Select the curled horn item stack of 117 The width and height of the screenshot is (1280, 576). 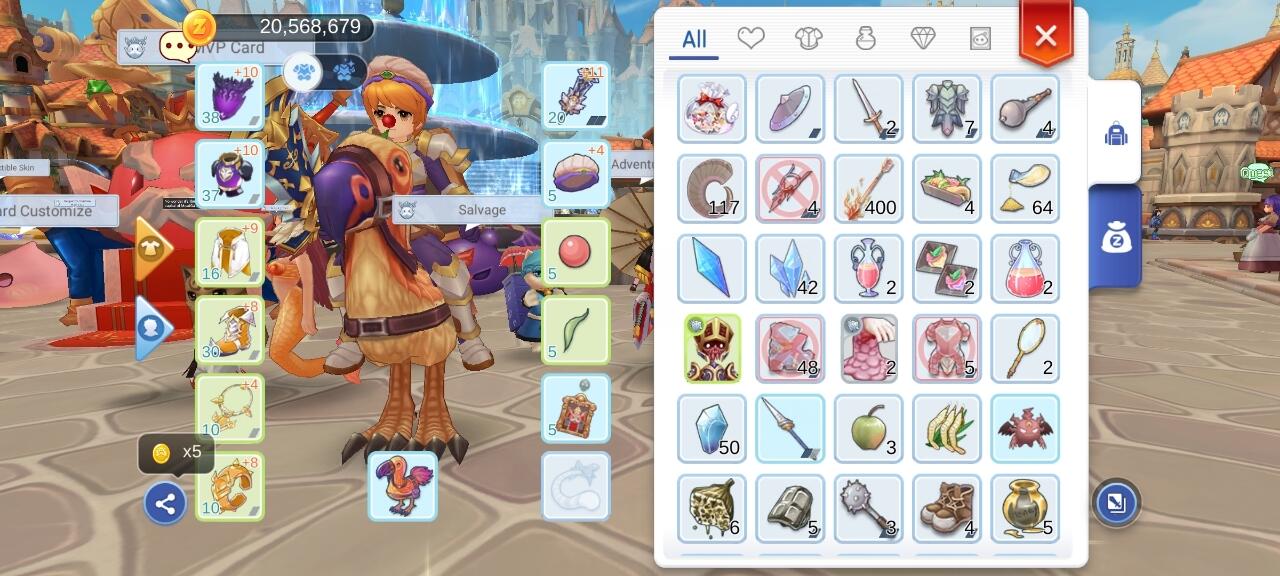coord(711,188)
